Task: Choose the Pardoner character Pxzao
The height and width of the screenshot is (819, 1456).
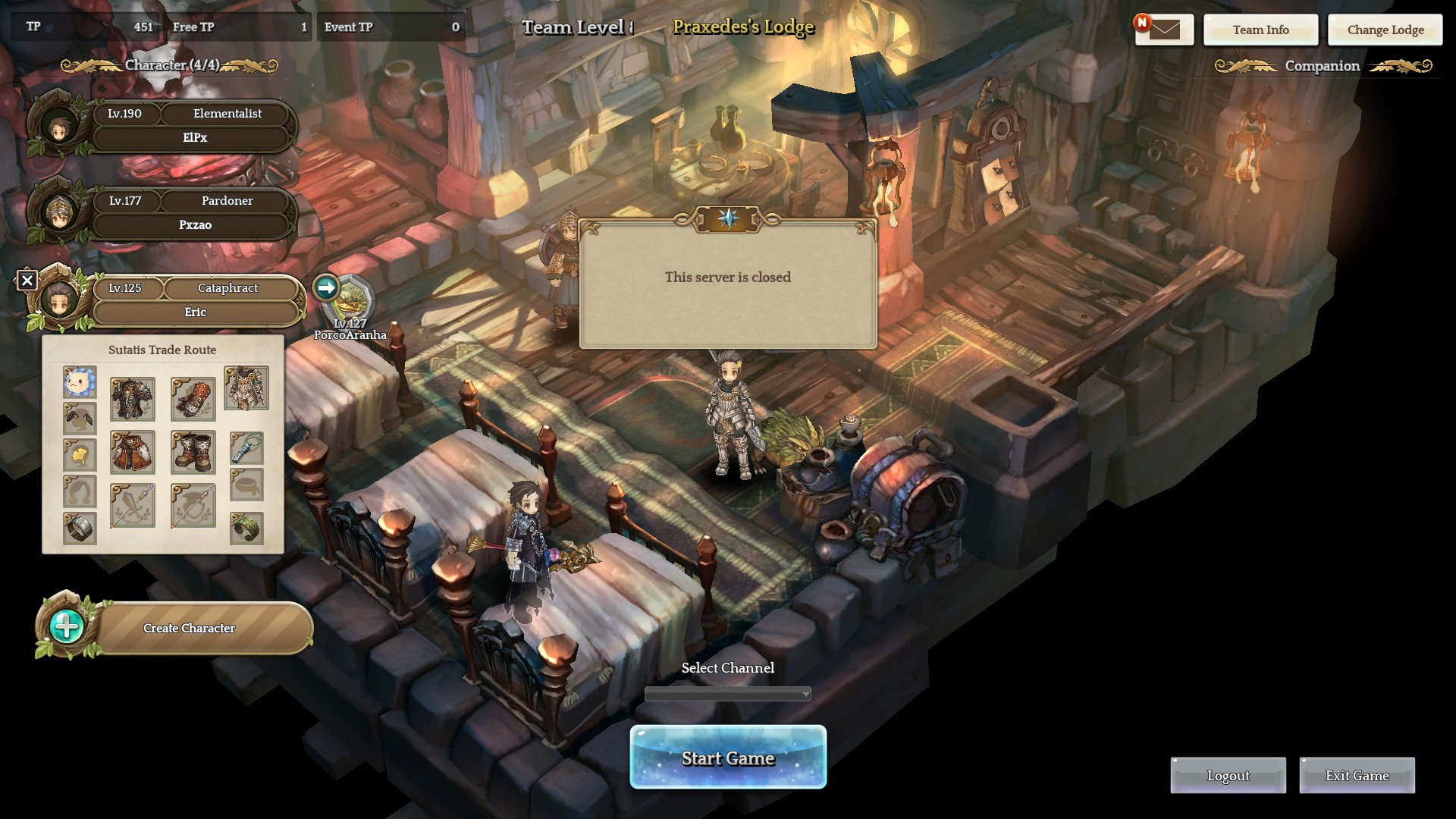Action: point(193,212)
